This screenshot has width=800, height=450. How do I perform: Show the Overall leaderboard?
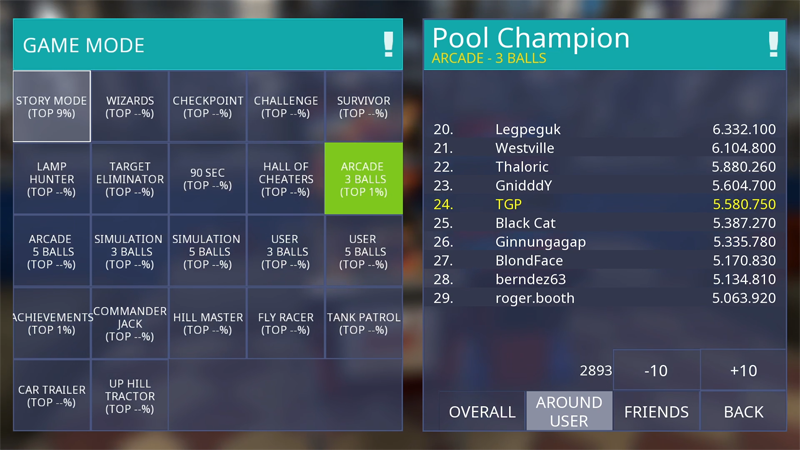tap(482, 411)
